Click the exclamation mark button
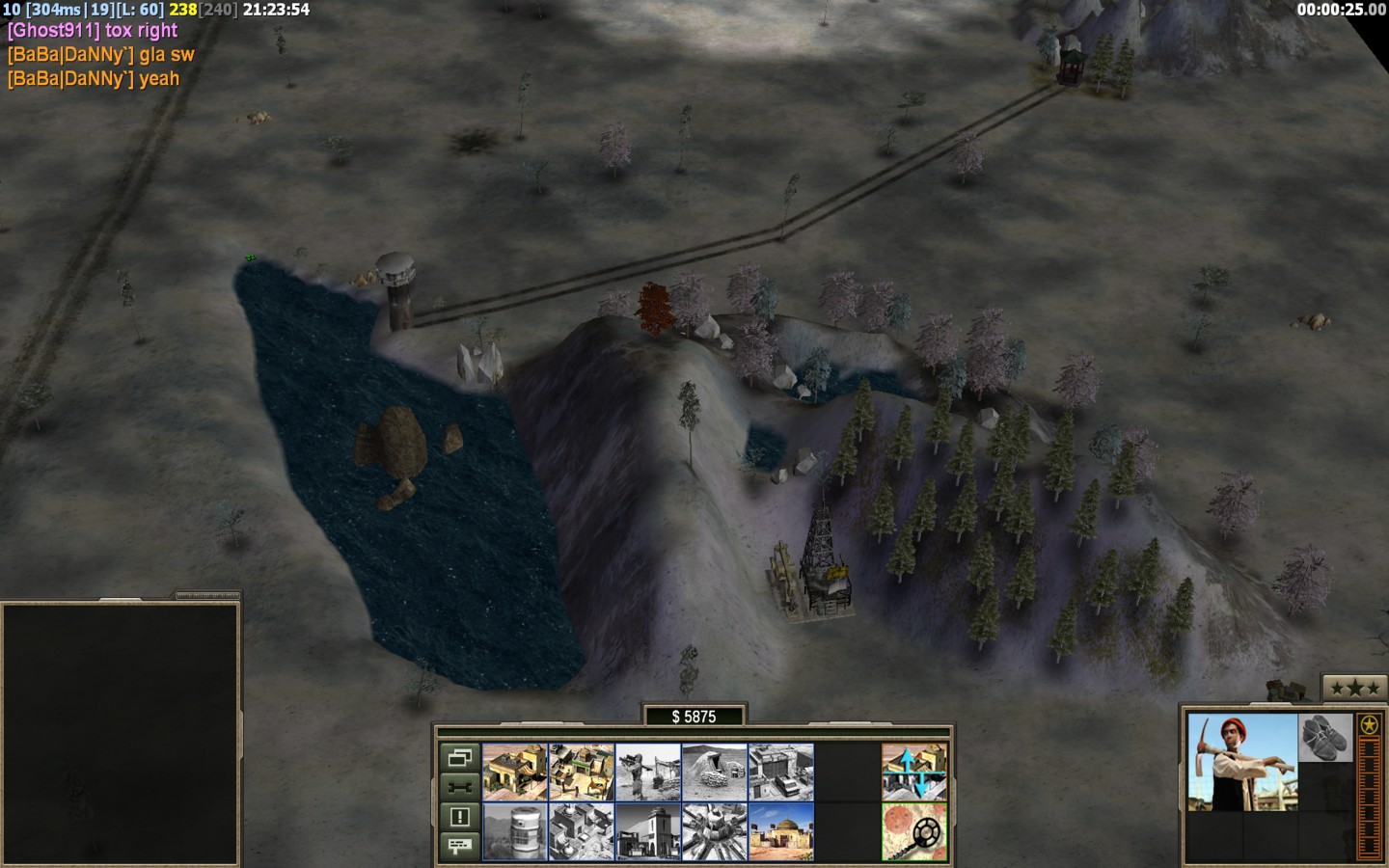The image size is (1389, 868). (x=459, y=817)
